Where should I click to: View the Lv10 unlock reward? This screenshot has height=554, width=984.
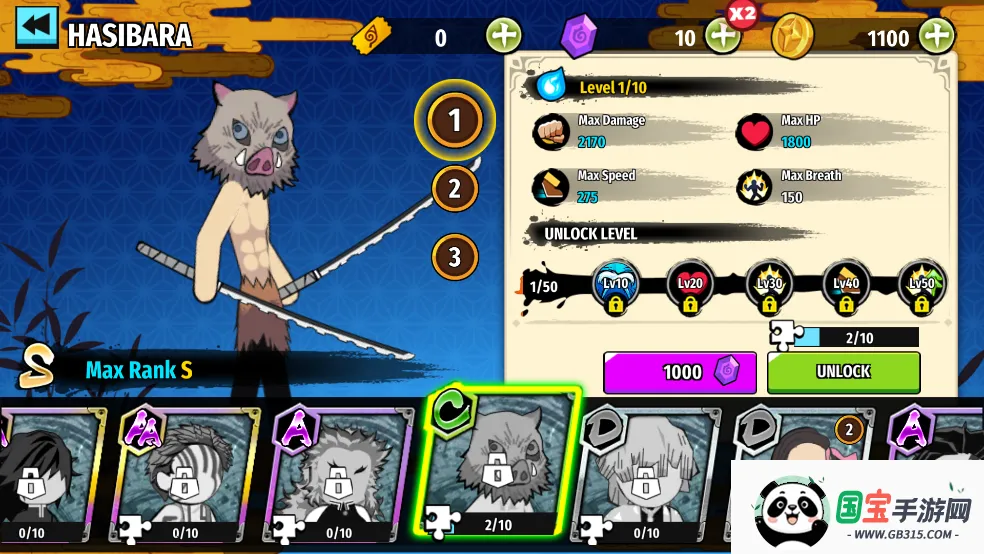pos(615,286)
